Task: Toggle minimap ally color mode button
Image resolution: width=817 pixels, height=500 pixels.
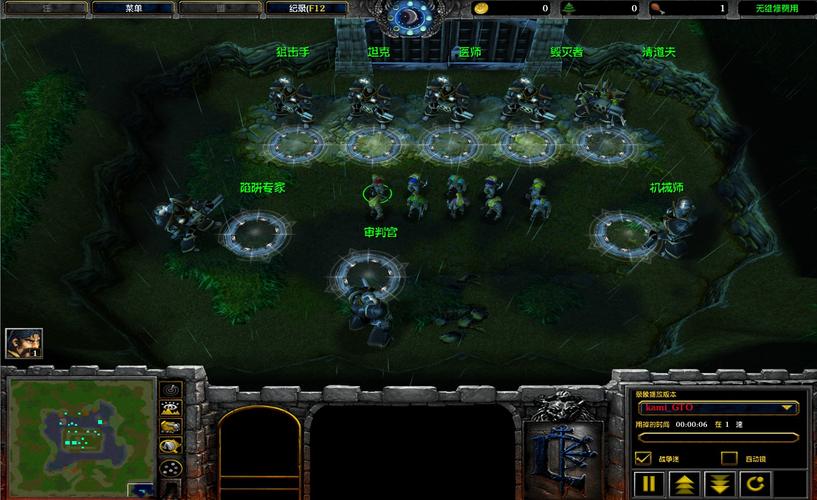Action: pos(171,427)
